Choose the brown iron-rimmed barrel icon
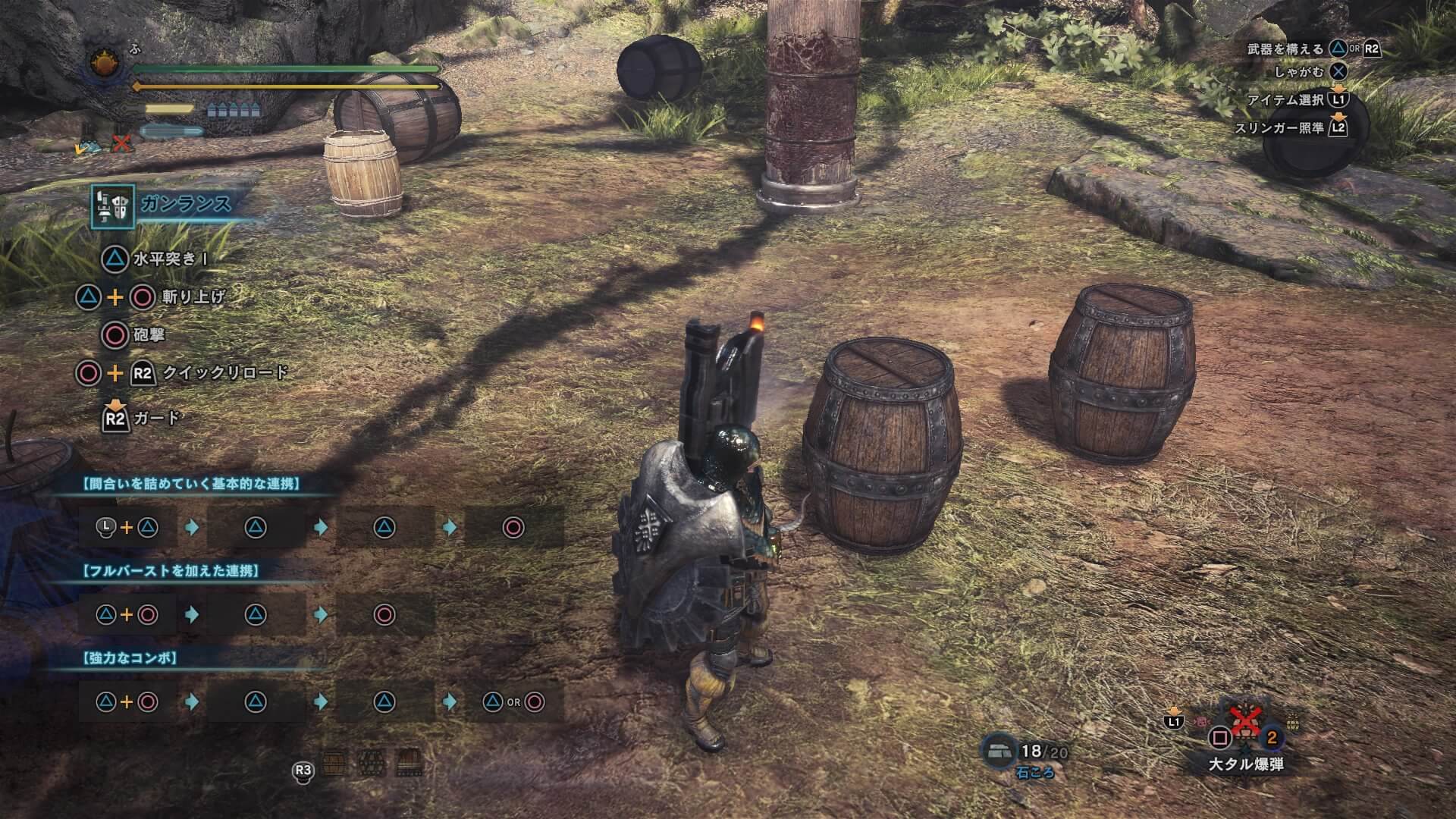The height and width of the screenshot is (819, 1456). point(409,764)
